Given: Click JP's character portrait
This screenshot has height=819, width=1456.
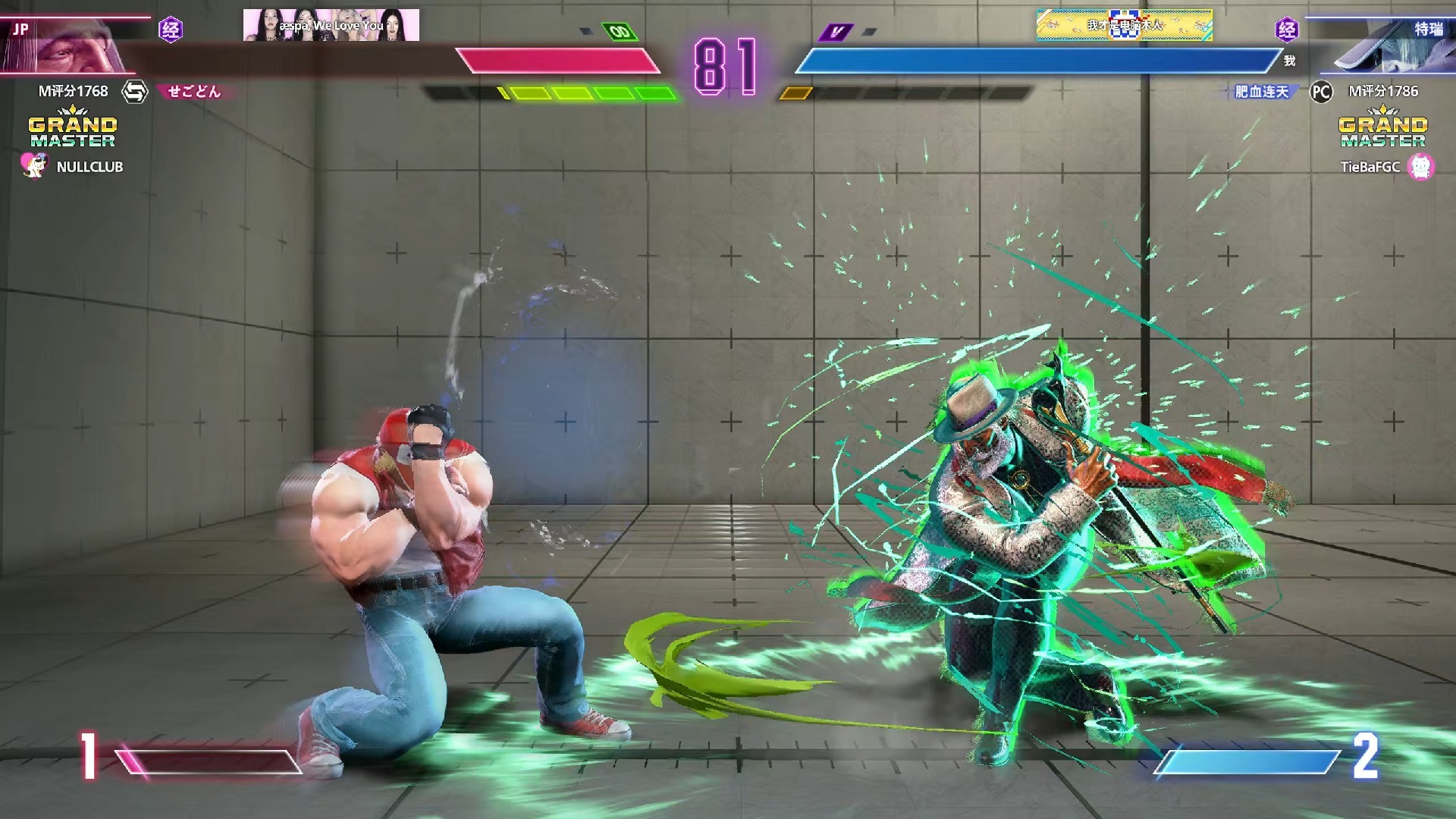Looking at the screenshot, I should pos(76,45).
